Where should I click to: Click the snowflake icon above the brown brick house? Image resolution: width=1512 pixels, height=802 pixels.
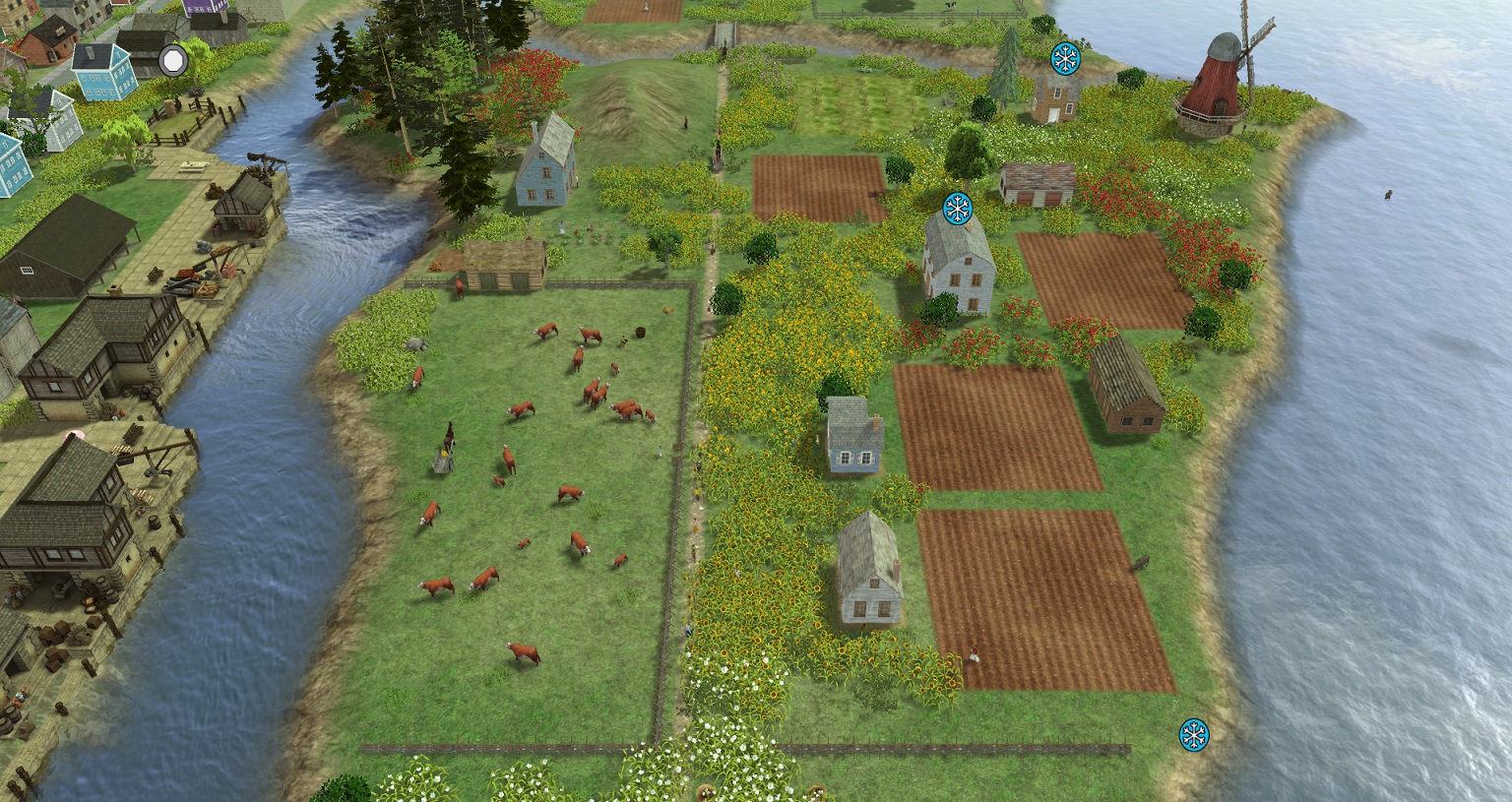pos(1064,58)
